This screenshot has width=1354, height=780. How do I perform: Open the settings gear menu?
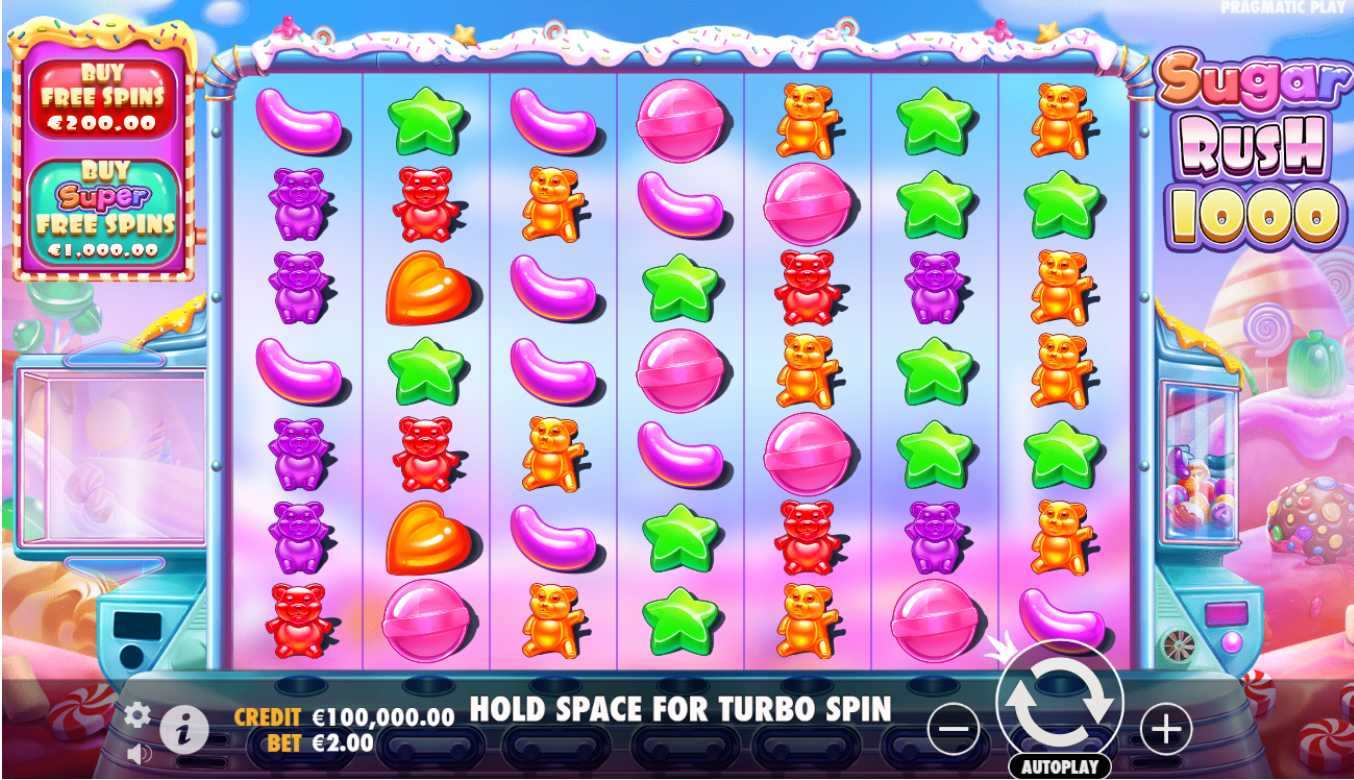[137, 714]
